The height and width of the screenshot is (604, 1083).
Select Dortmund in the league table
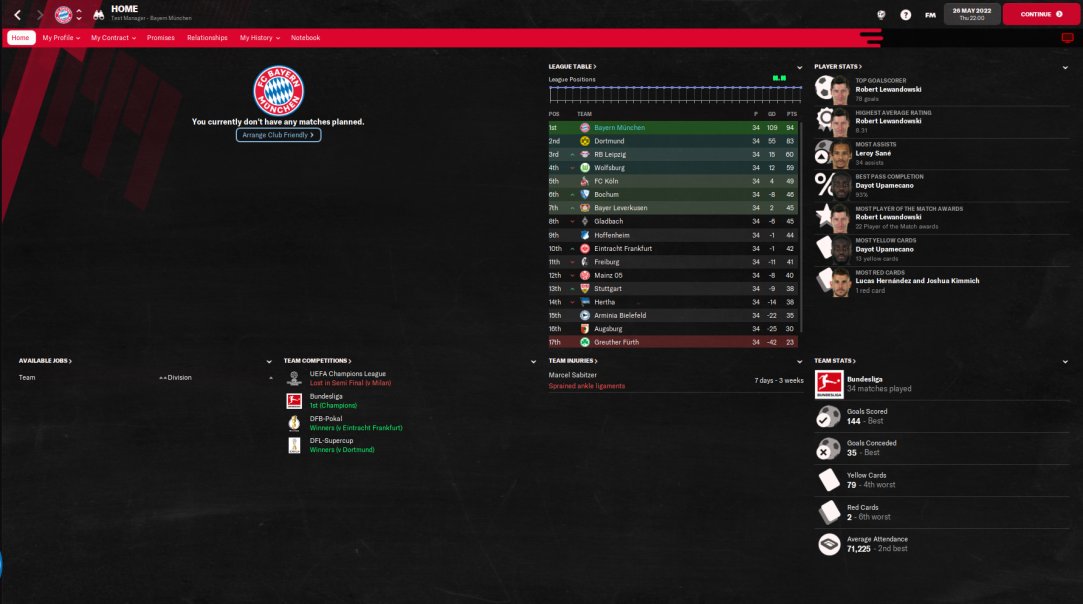tap(609, 141)
